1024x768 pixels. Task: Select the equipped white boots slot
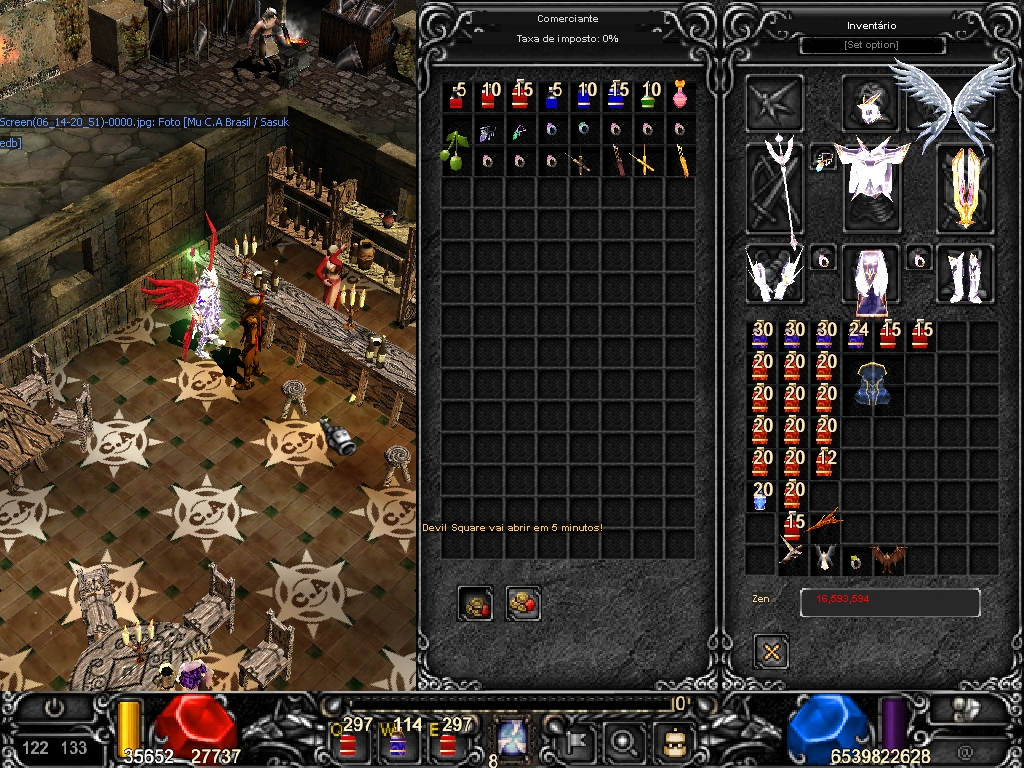965,273
